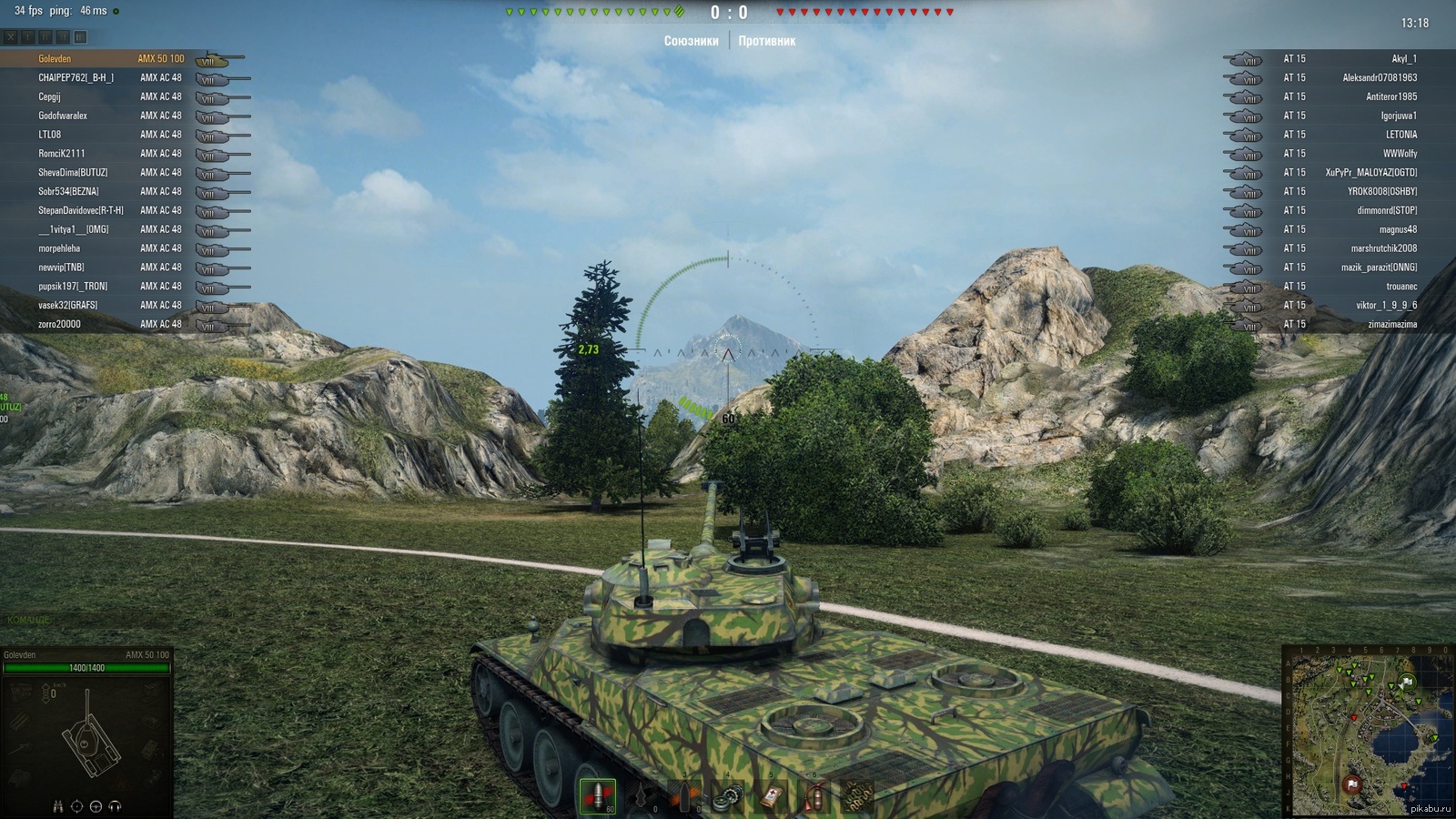Activate the fire extinguisher consumable
The height and width of the screenshot is (819, 1456).
[x=815, y=797]
